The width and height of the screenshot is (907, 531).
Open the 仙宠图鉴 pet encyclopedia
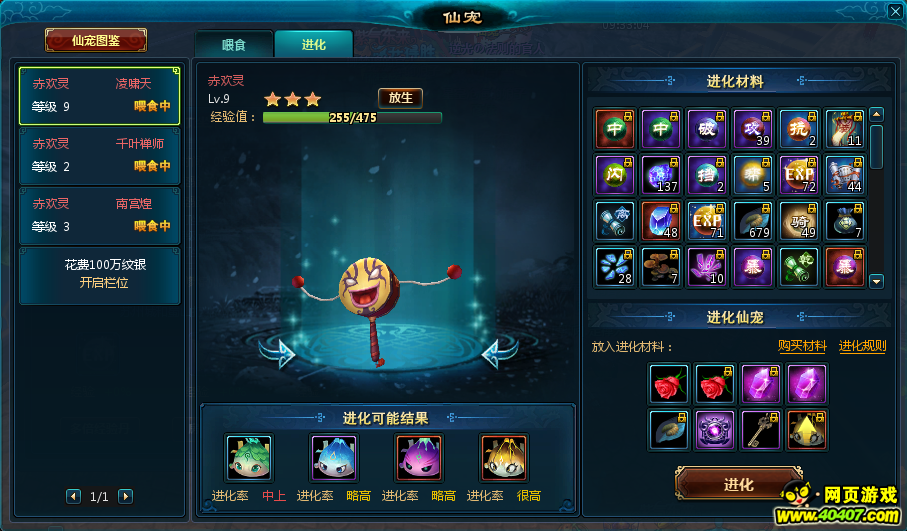(x=96, y=40)
